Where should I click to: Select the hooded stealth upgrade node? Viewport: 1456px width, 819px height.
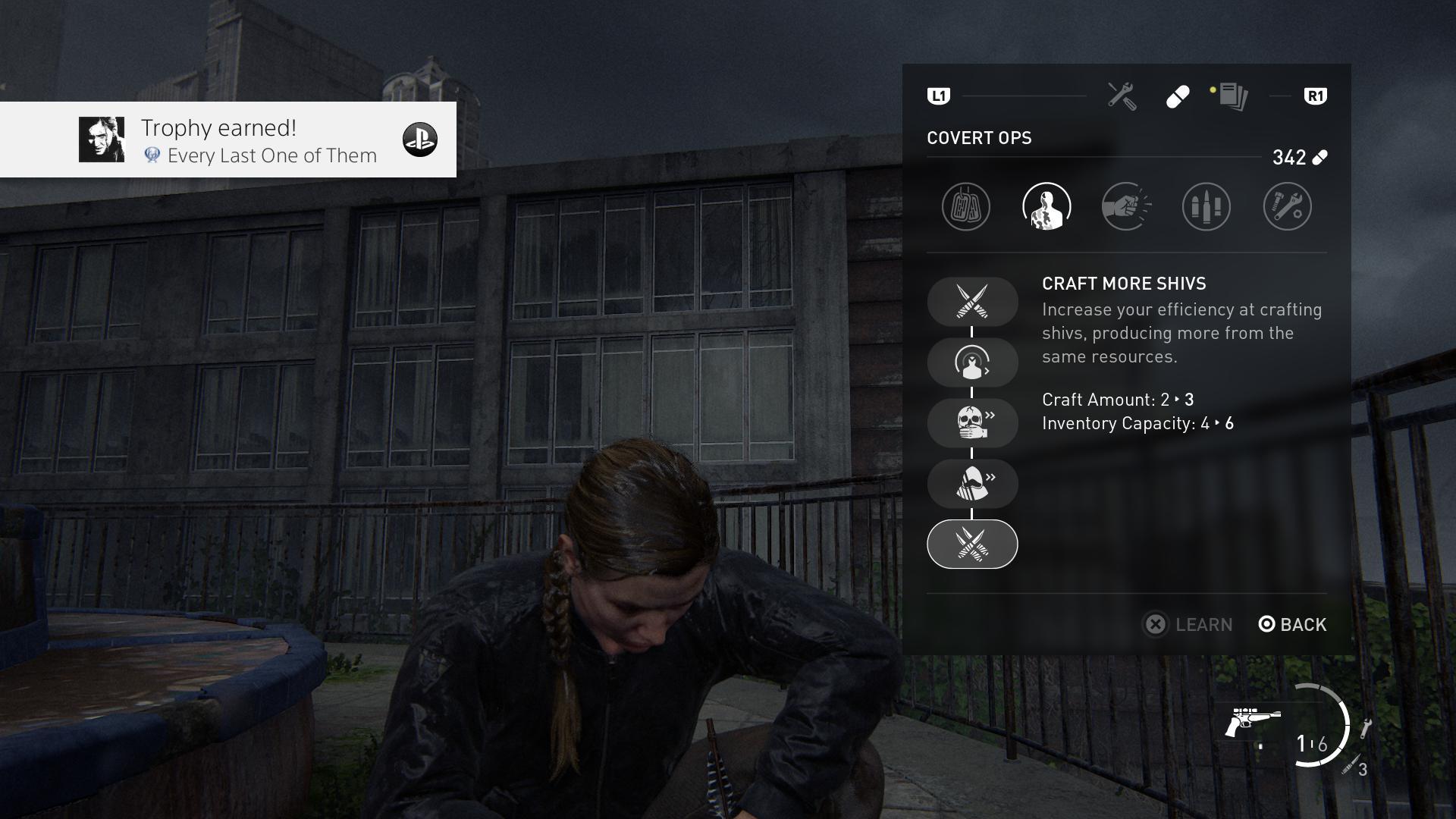972,484
